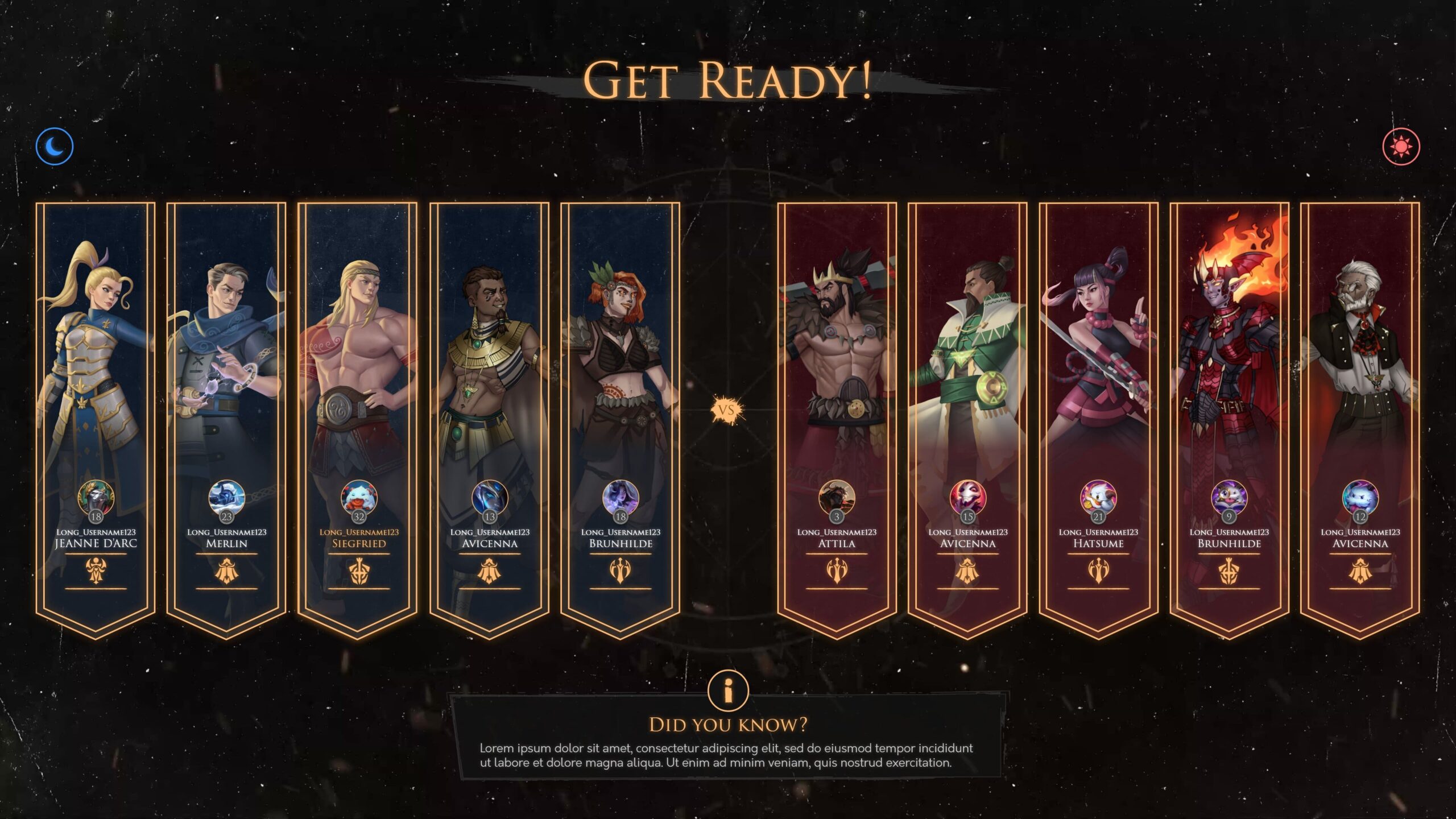Viewport: 1456px width, 819px height.
Task: Click the level 12 player avatar
Action: pyautogui.click(x=1360, y=498)
